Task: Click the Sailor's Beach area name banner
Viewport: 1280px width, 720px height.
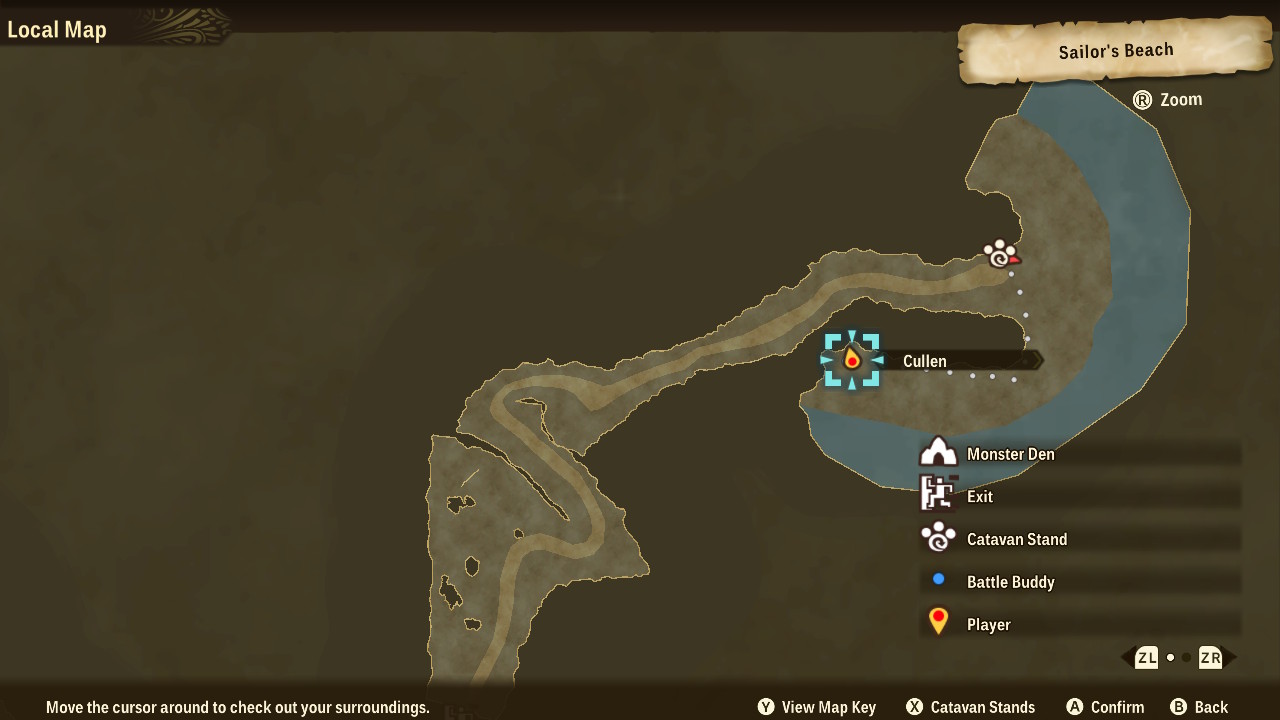Action: 1115,52
